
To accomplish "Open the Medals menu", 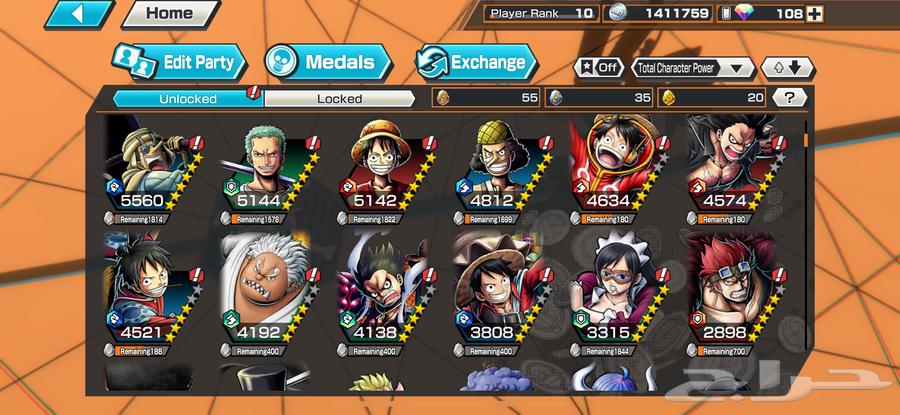I will click(325, 62).
